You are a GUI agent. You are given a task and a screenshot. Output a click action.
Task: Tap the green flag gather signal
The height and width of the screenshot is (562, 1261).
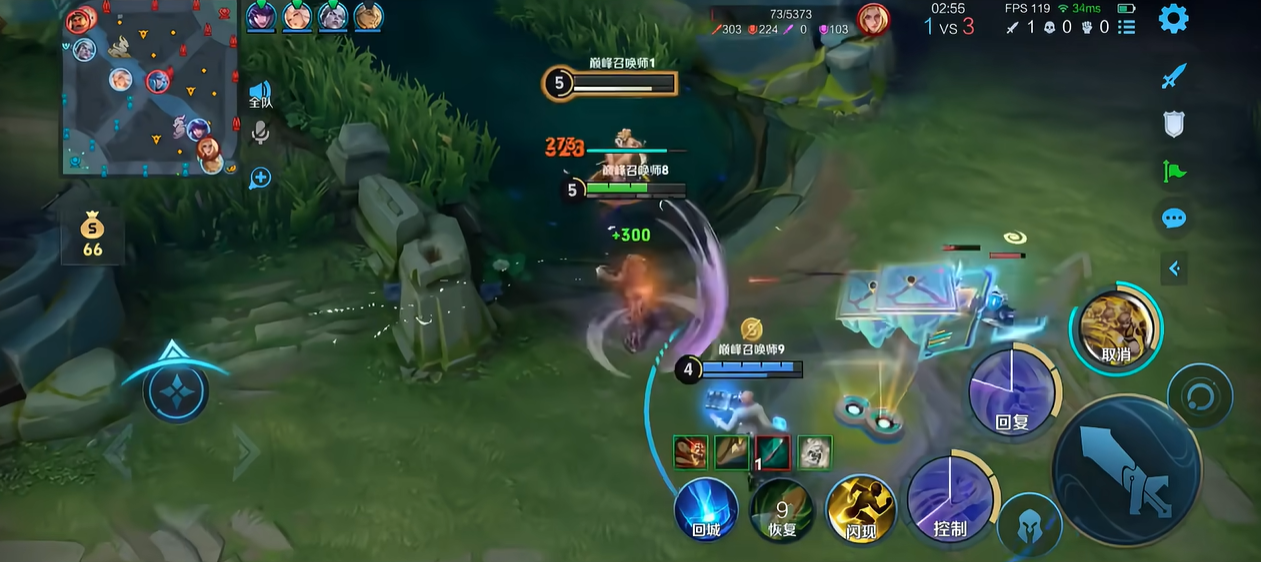(x=1173, y=172)
